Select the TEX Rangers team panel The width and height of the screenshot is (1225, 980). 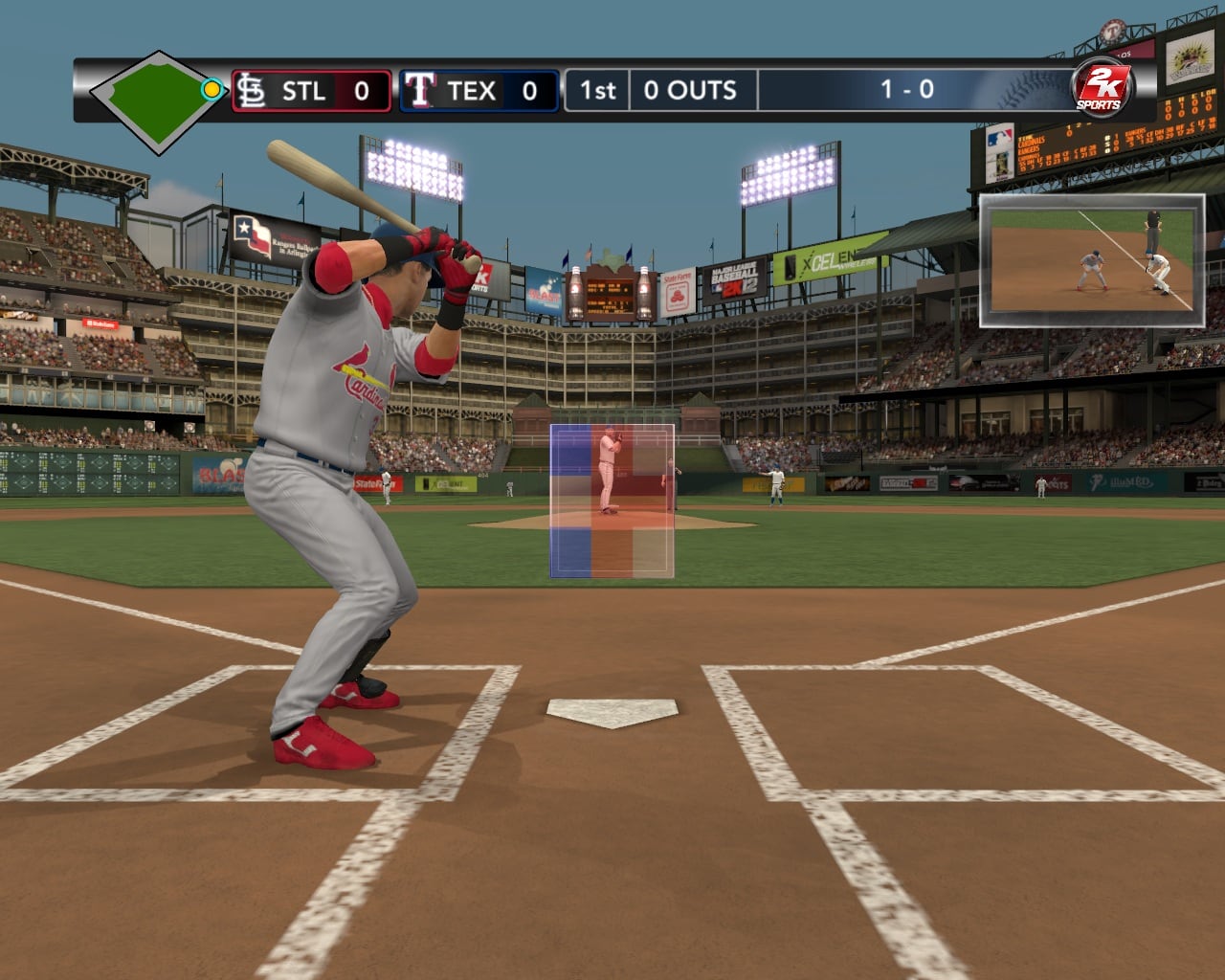(479, 92)
